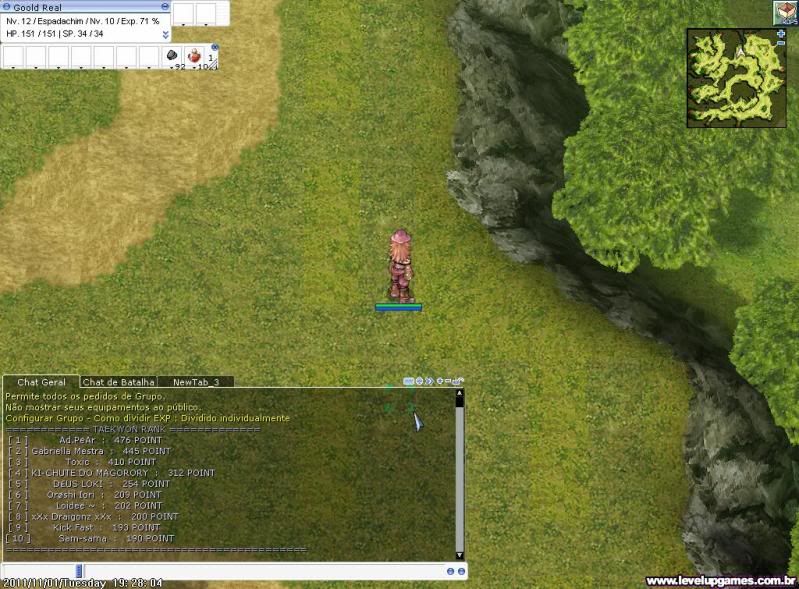Visit the www.levelupgames.com.br watermark link
Screen dimensions: 799x589
tap(720, 581)
